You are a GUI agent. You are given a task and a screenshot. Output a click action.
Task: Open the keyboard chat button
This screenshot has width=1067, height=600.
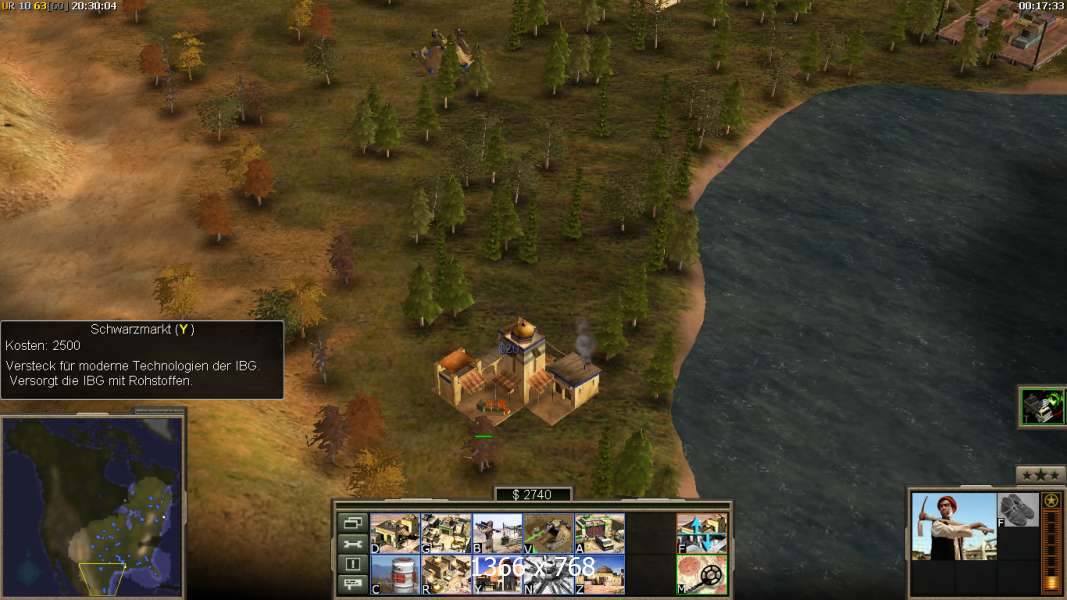click(x=352, y=585)
